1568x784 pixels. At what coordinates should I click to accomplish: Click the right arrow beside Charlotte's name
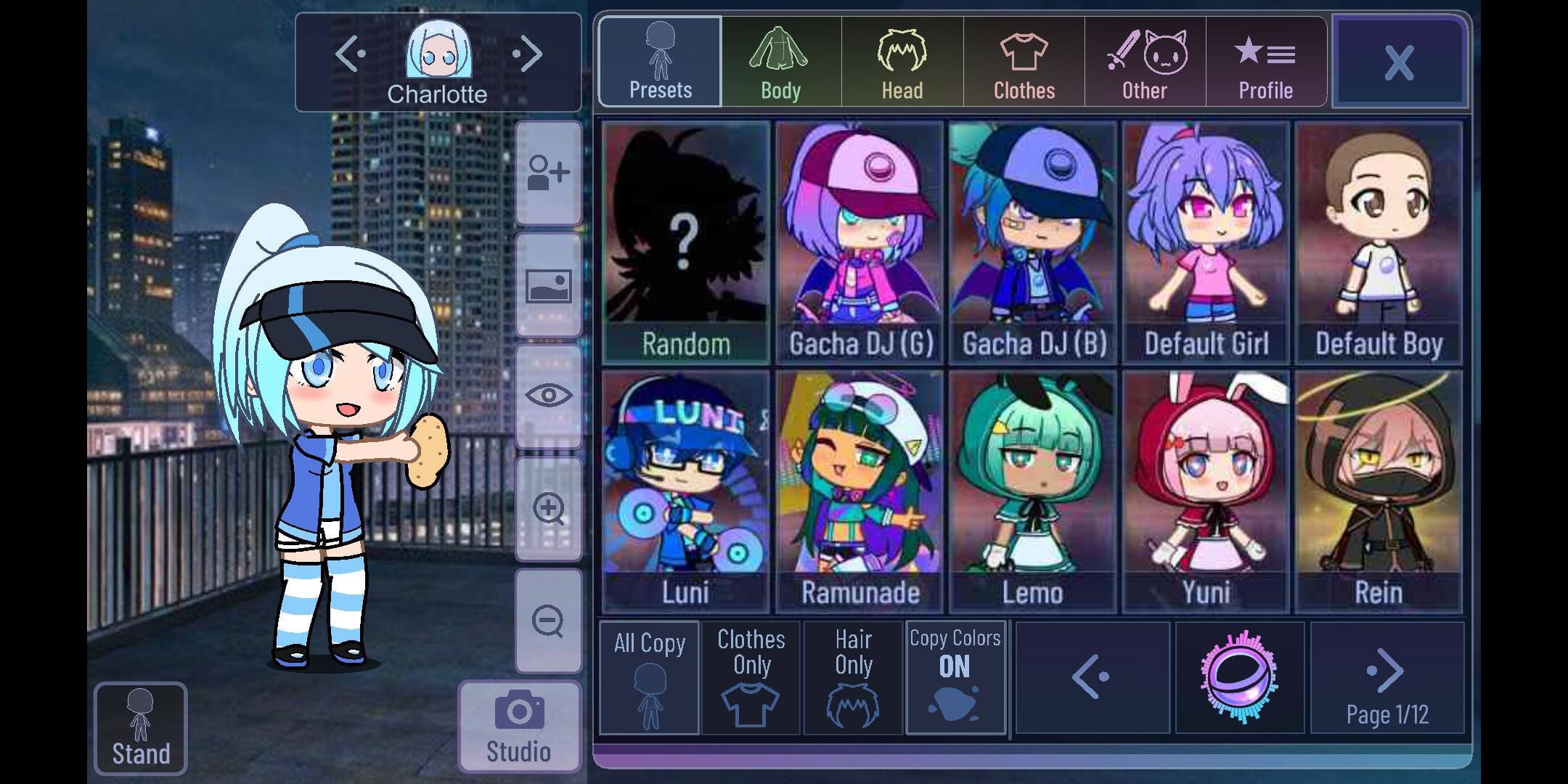coord(528,52)
